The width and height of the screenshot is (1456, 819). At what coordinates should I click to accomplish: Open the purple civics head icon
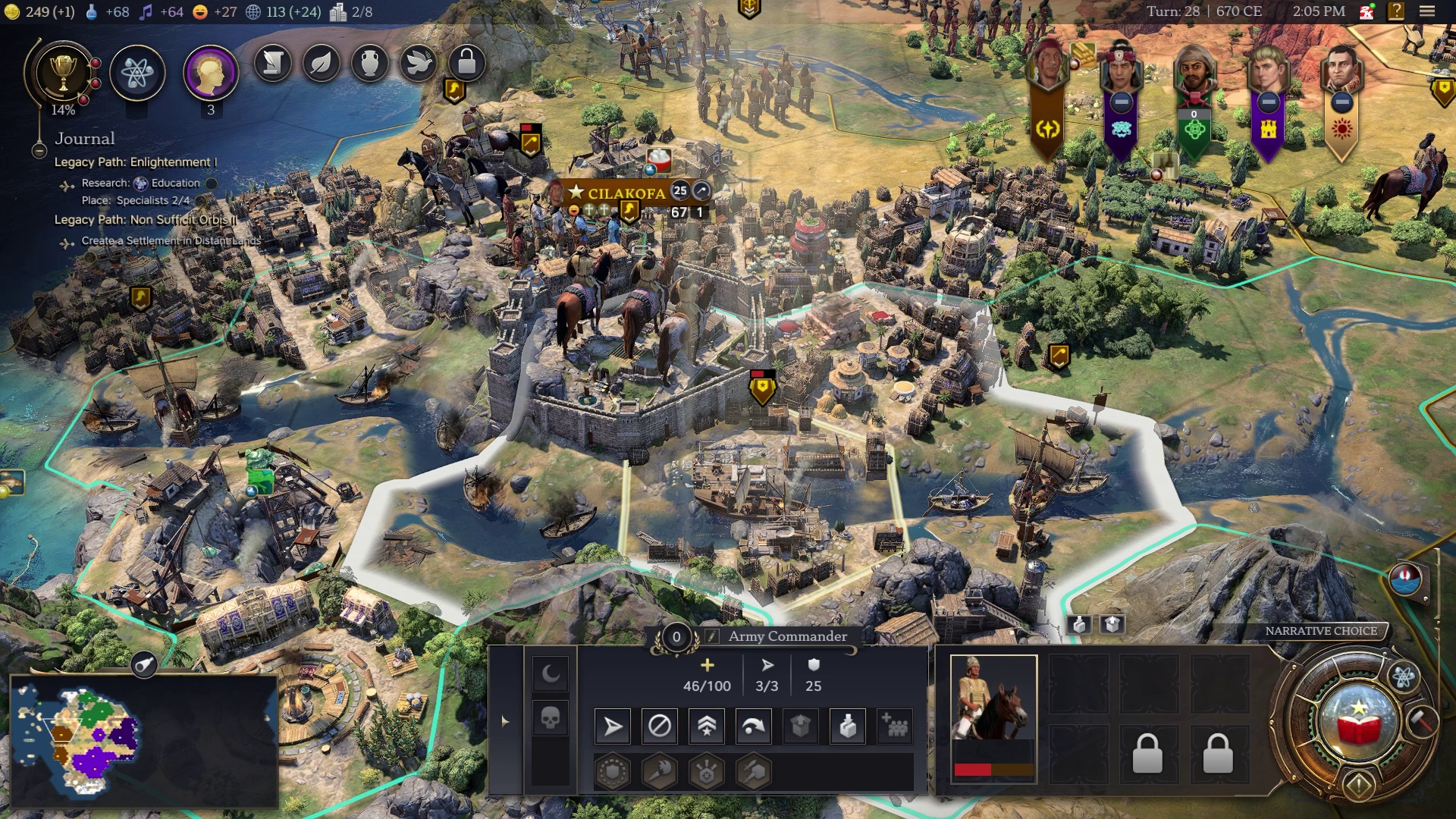pos(211,73)
